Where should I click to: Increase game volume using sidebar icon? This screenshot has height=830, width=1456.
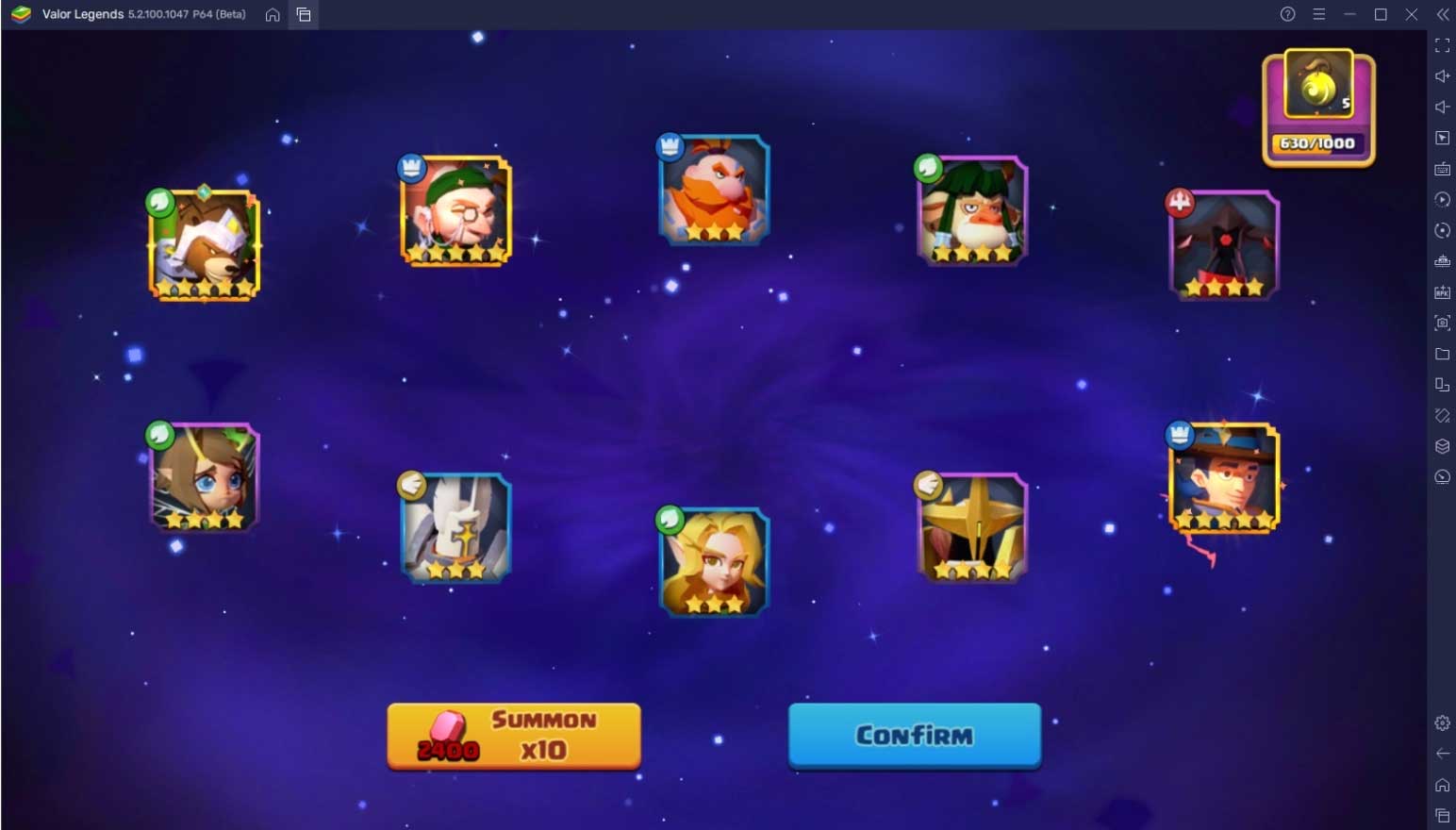tap(1442, 75)
